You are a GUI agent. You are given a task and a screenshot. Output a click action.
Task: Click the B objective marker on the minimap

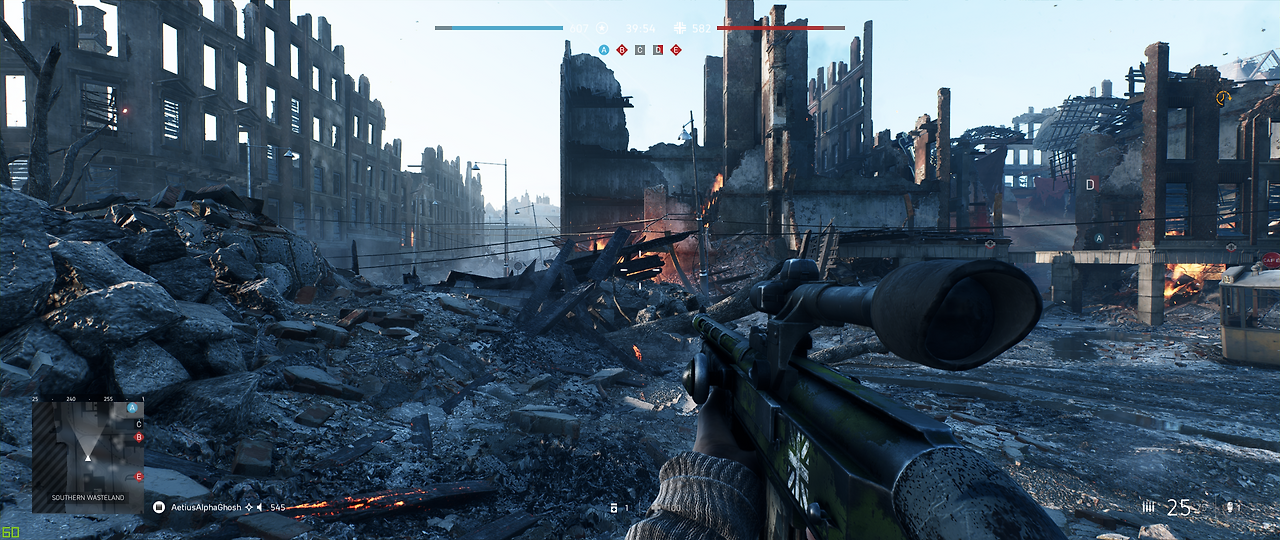point(139,437)
